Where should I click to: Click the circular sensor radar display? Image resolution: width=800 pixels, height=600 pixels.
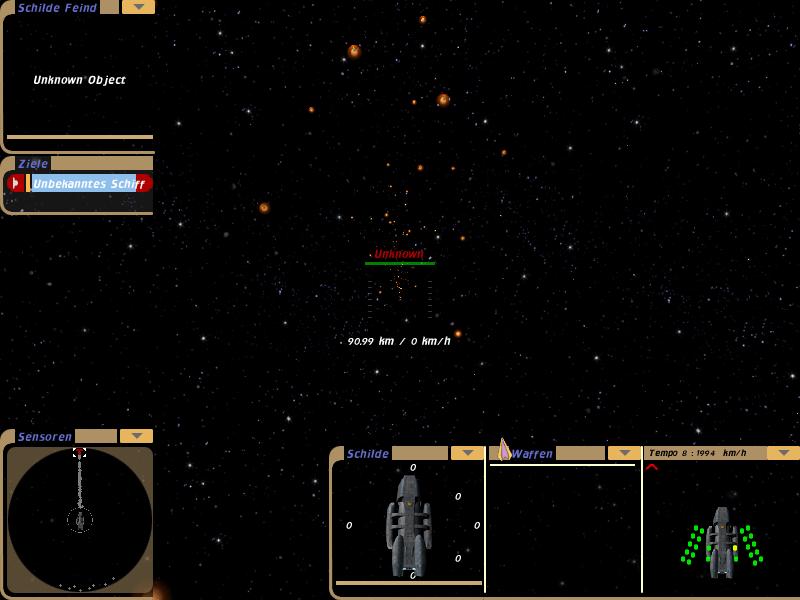[80, 520]
